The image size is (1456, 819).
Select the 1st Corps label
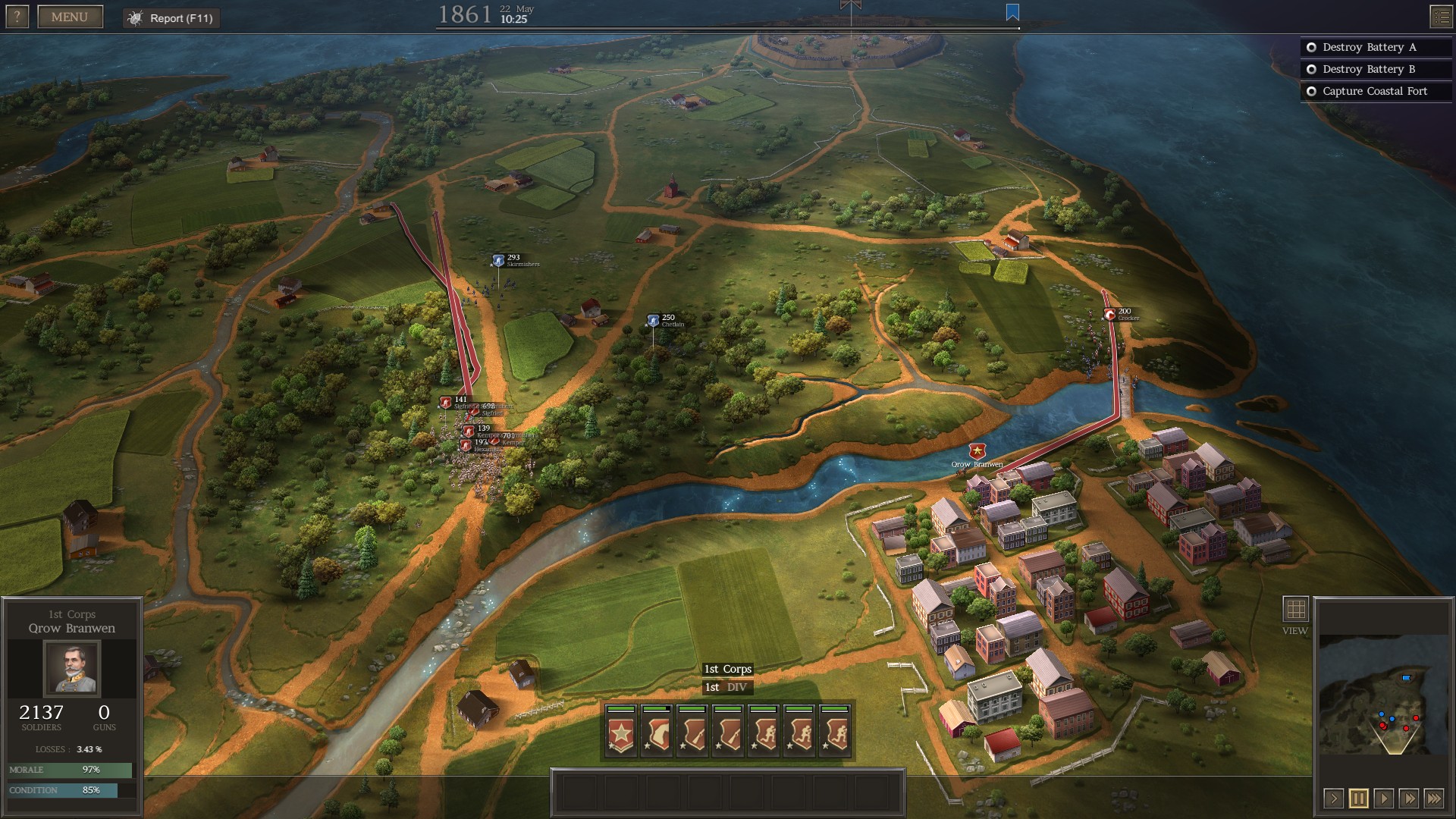[x=727, y=669]
